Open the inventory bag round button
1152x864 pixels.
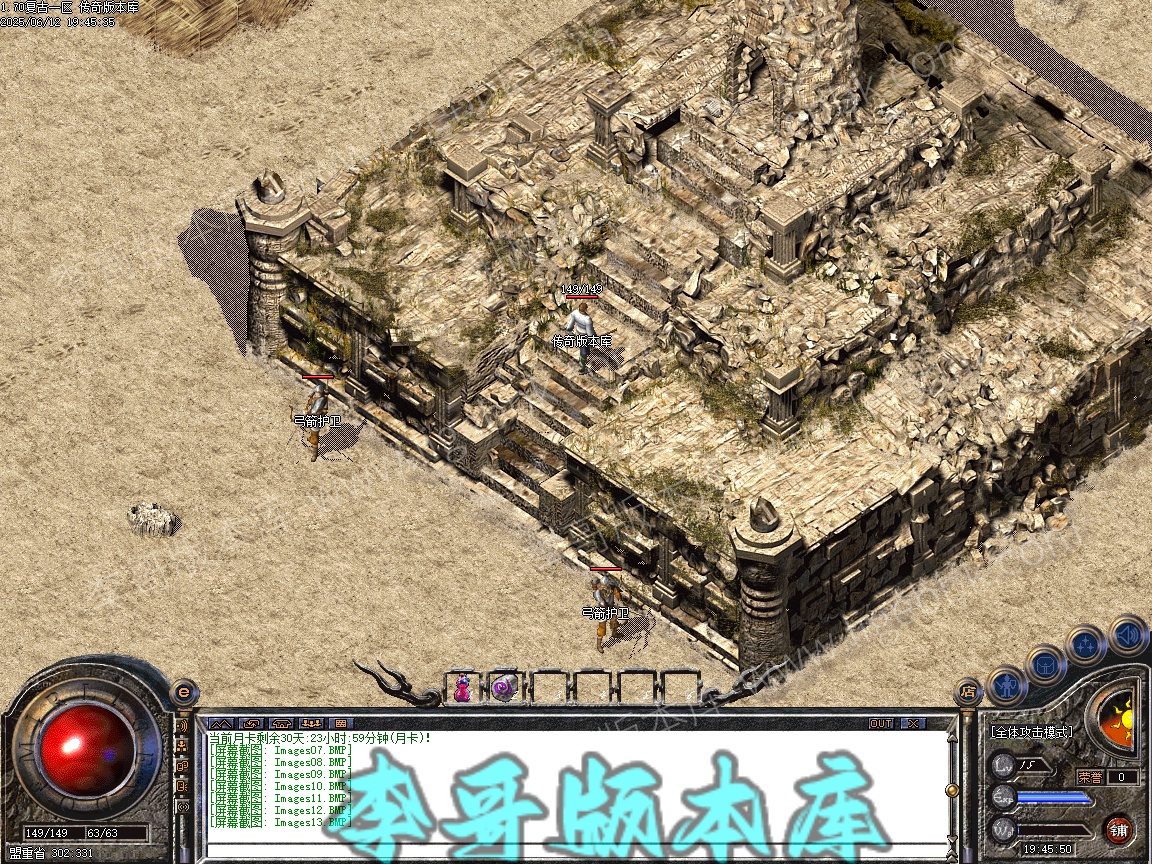(1044, 664)
